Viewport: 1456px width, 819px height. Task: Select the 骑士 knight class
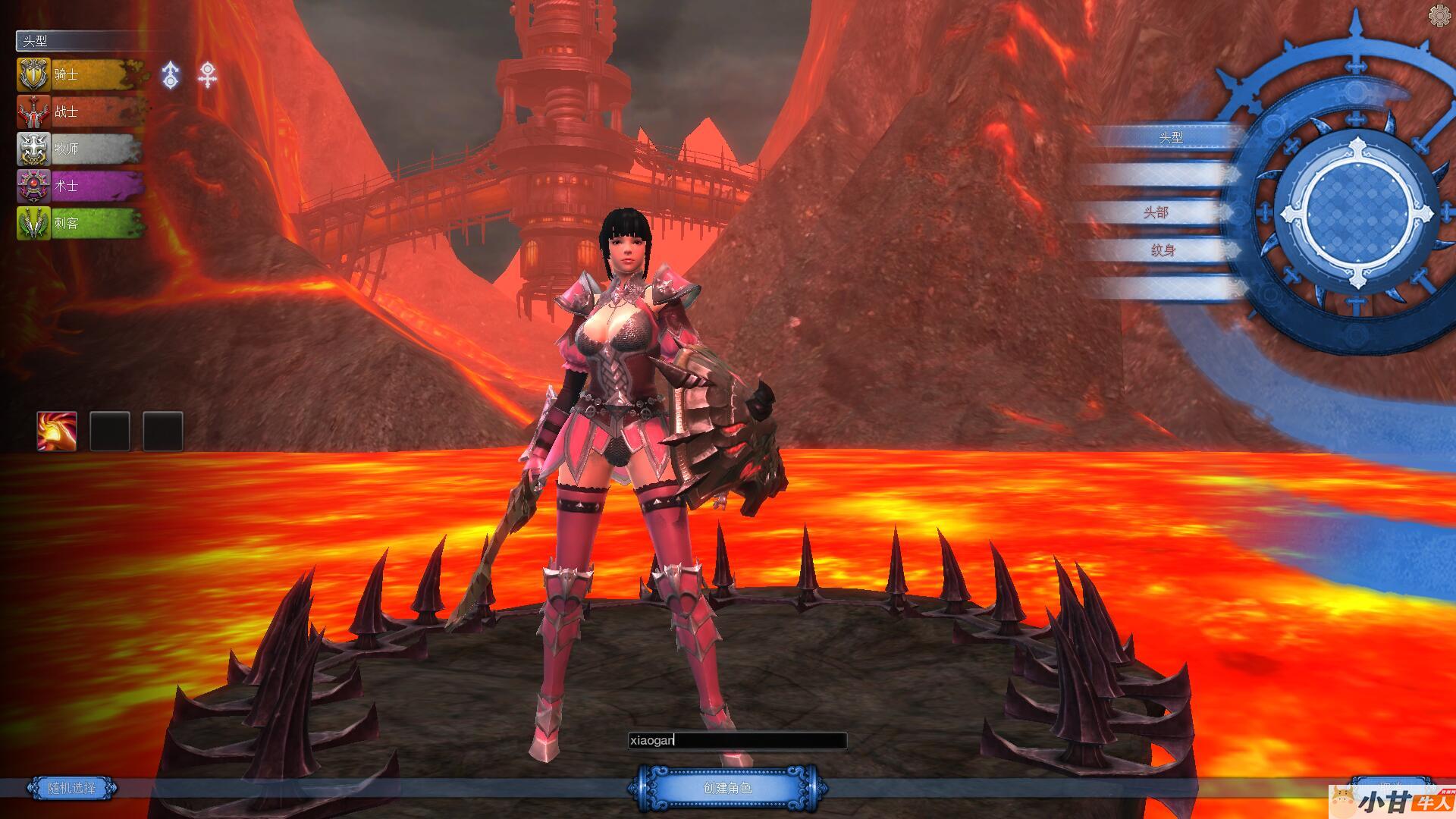point(80,74)
